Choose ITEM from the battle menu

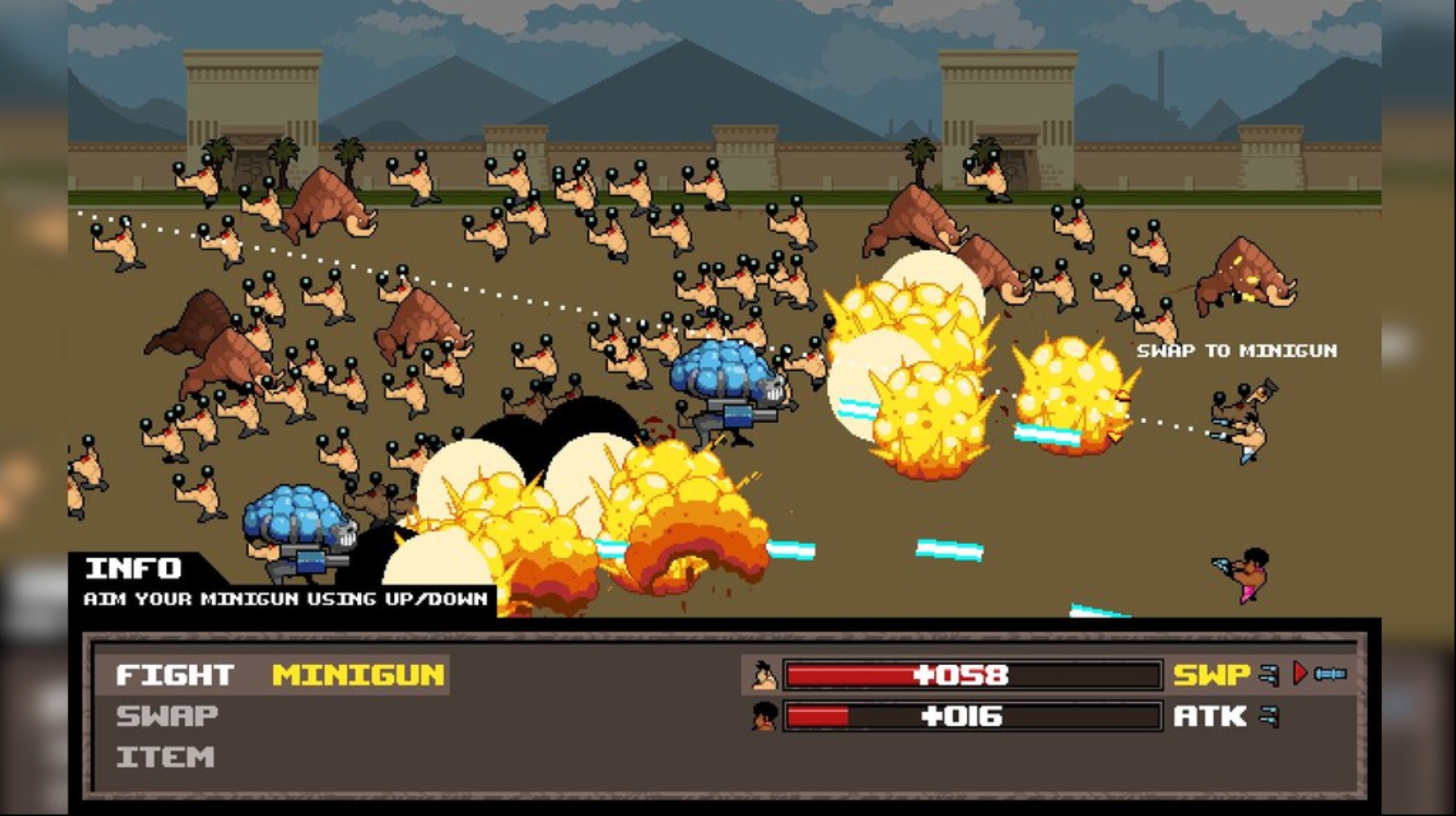point(164,757)
